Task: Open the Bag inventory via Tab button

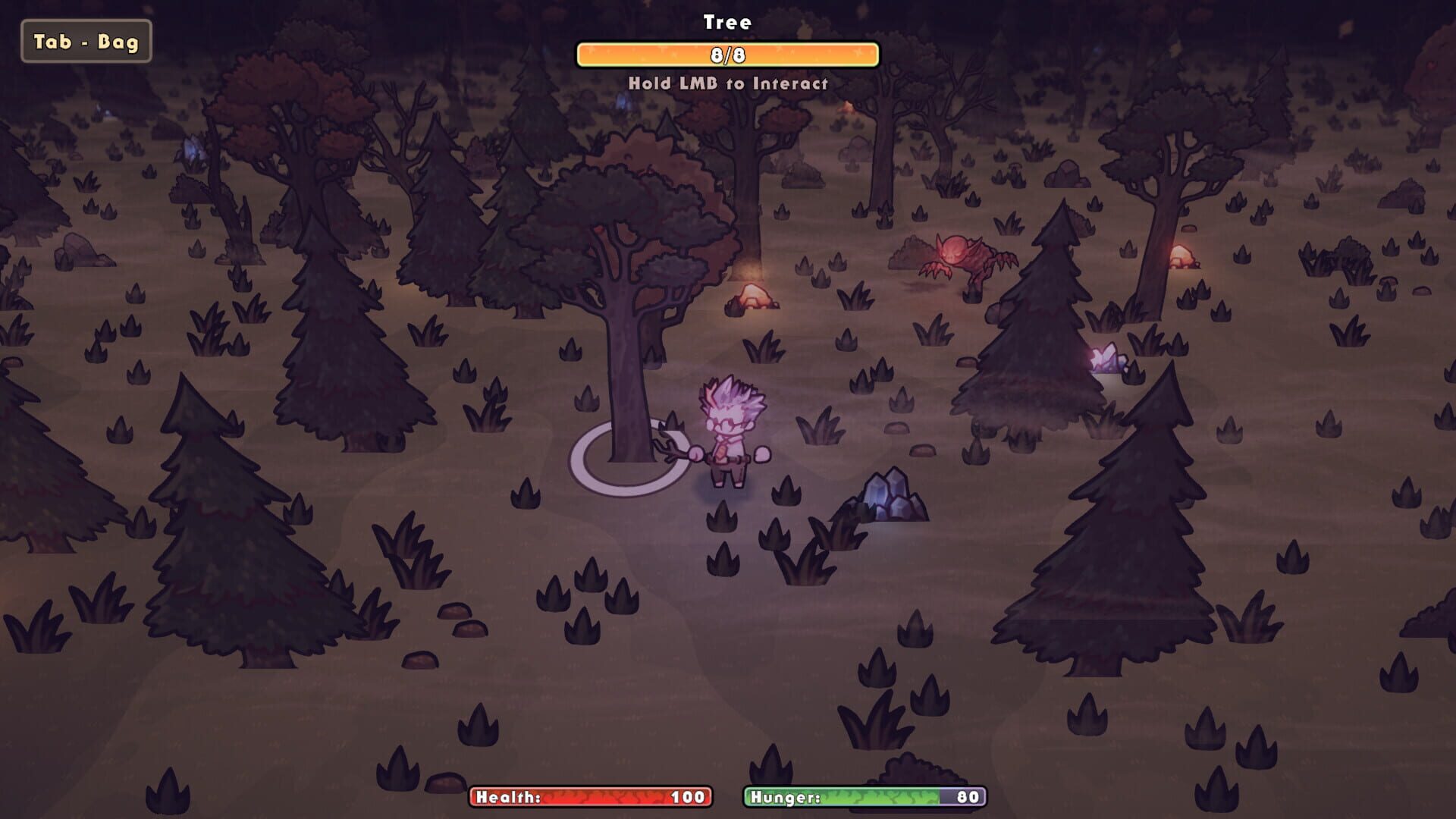Action: (x=86, y=42)
